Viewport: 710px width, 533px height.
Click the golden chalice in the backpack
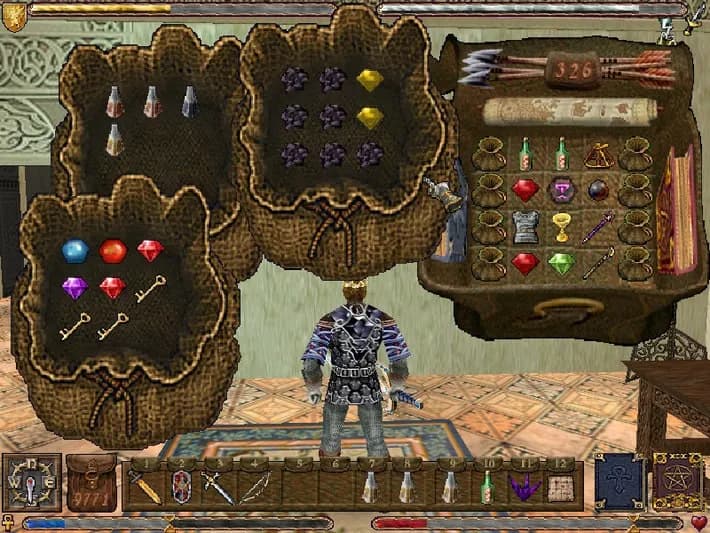click(x=561, y=227)
